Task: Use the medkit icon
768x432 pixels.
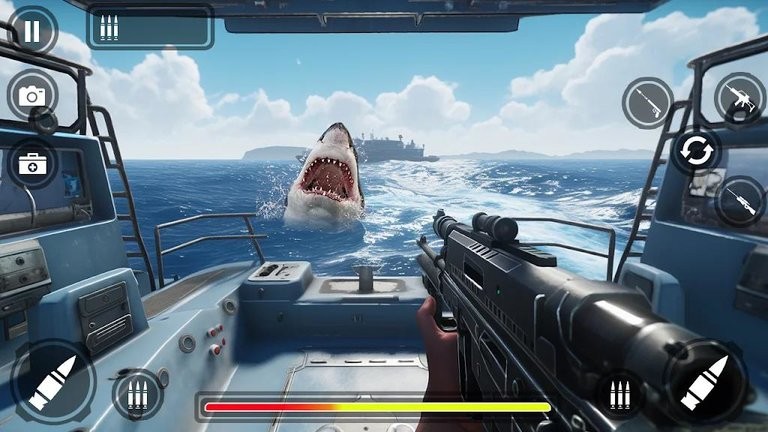Action: click(32, 162)
